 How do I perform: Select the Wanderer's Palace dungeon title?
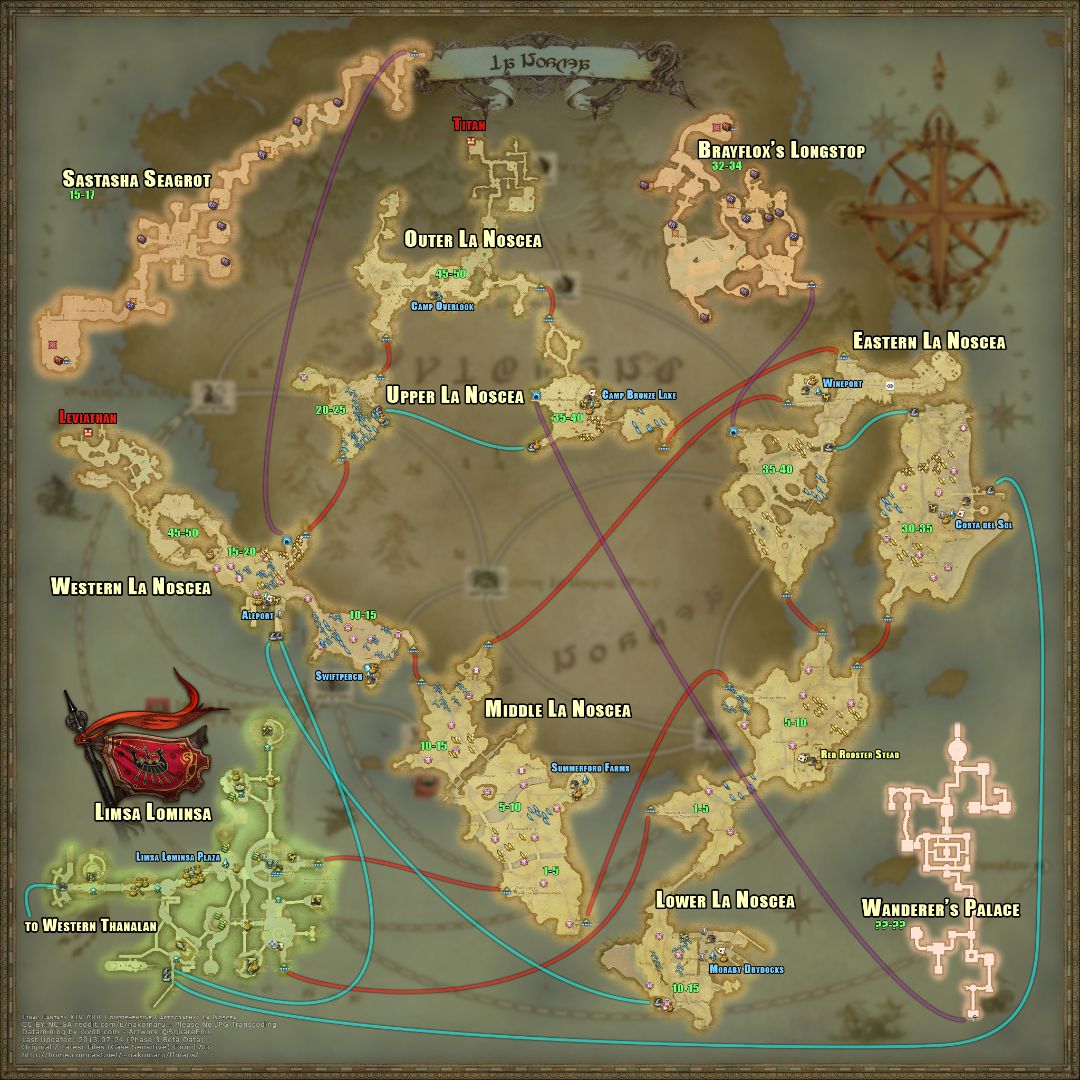pyautogui.click(x=941, y=908)
